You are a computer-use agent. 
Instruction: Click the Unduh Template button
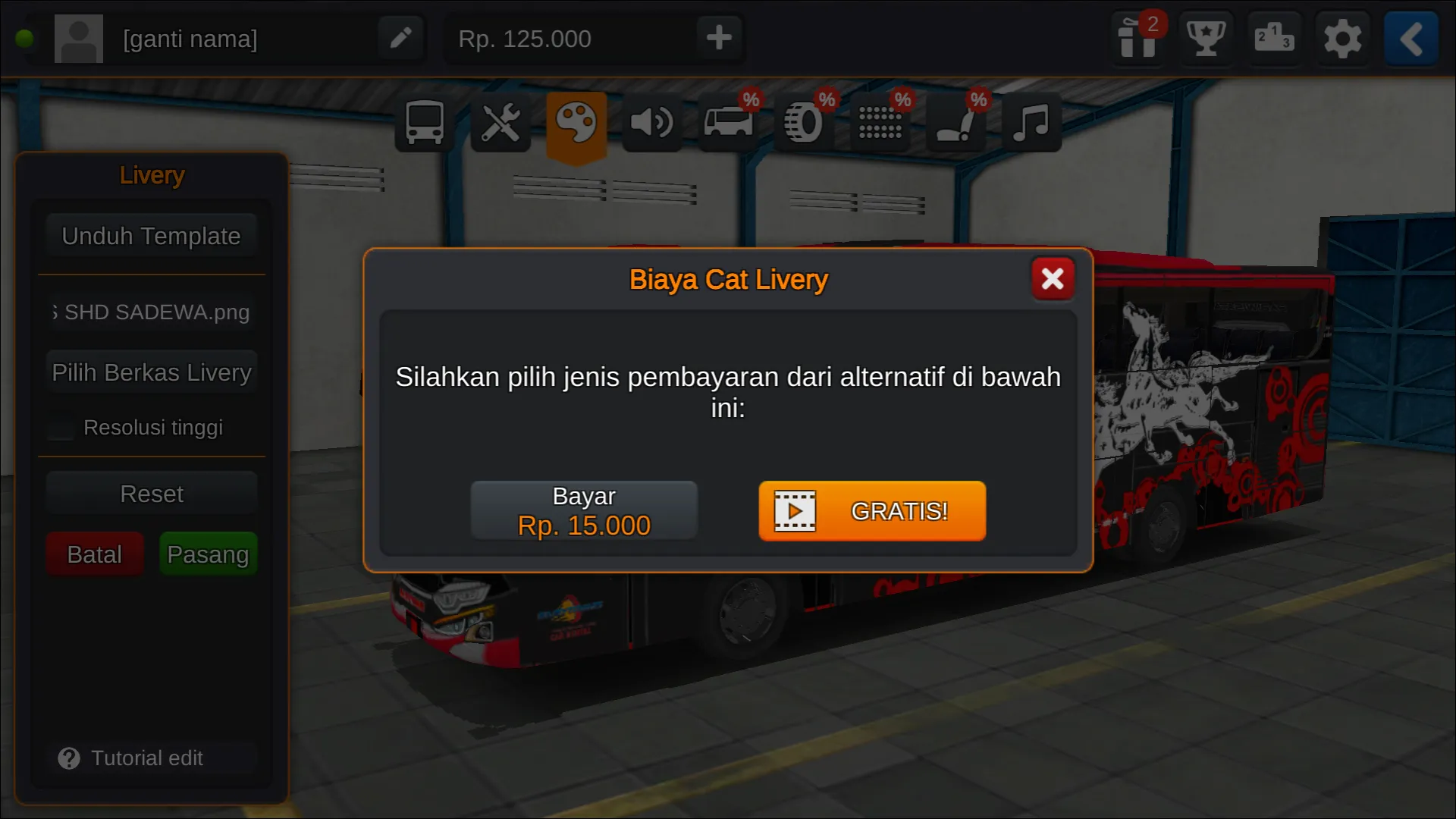pyautogui.click(x=151, y=236)
